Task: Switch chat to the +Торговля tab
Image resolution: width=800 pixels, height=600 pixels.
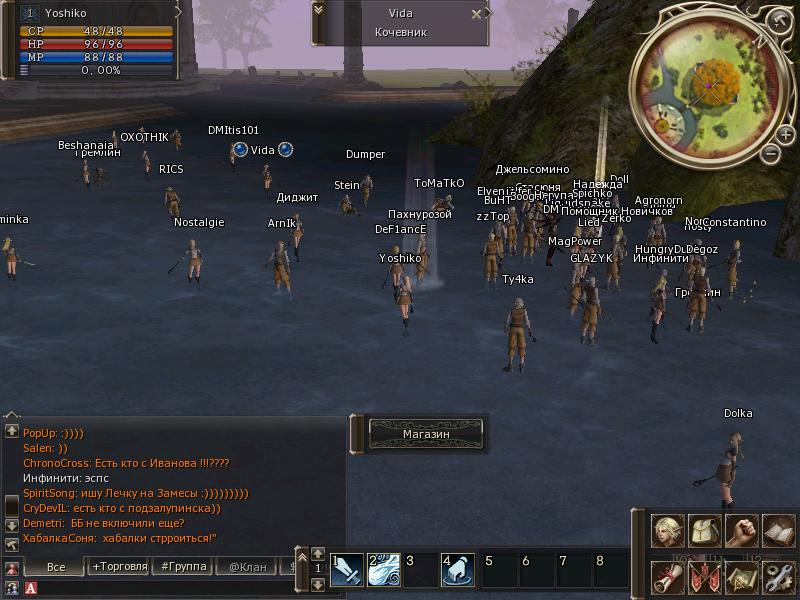Action: (120, 567)
